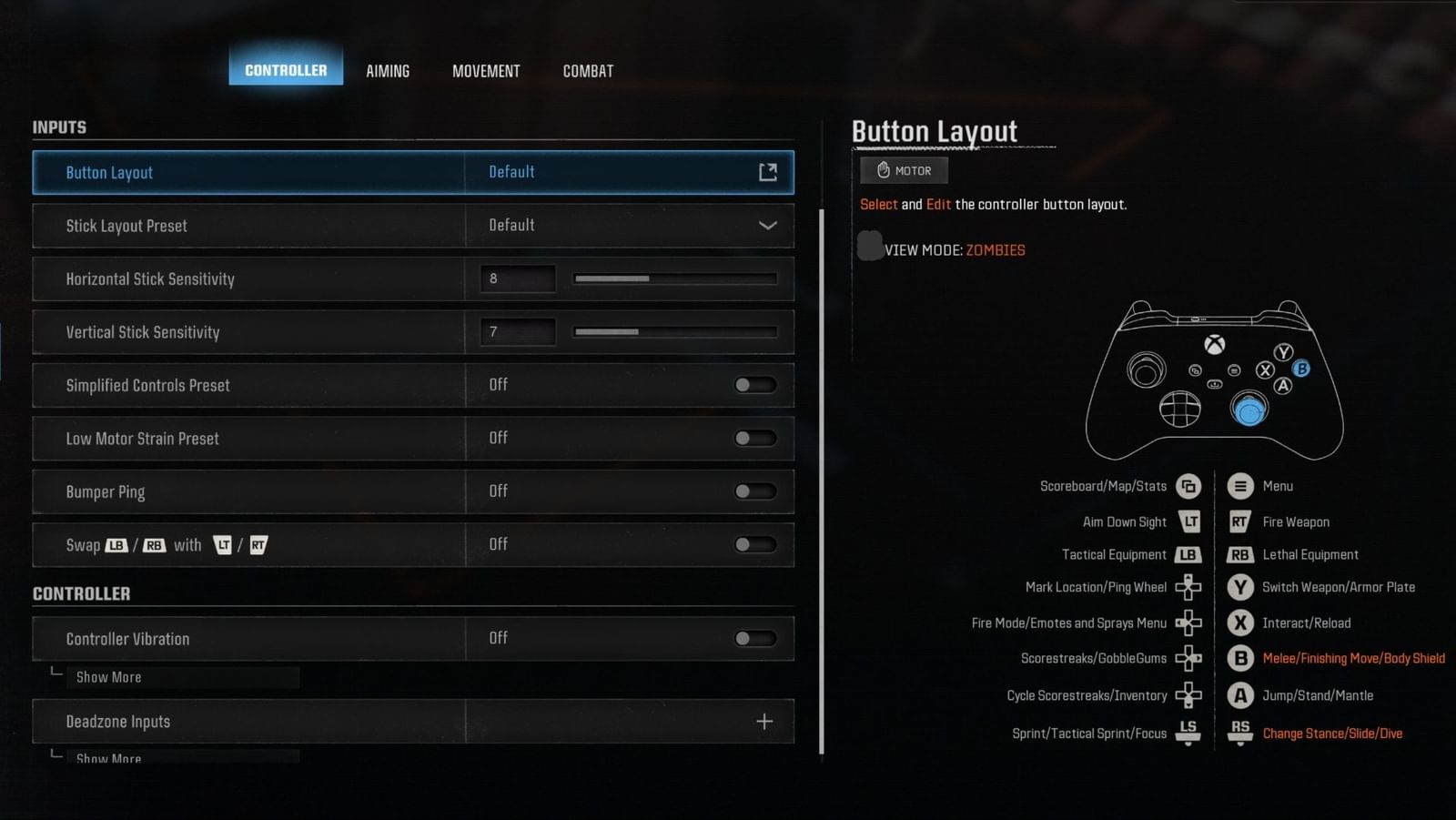1456x820 pixels.
Task: Click the Edit link in the layout description
Action: coord(938,204)
